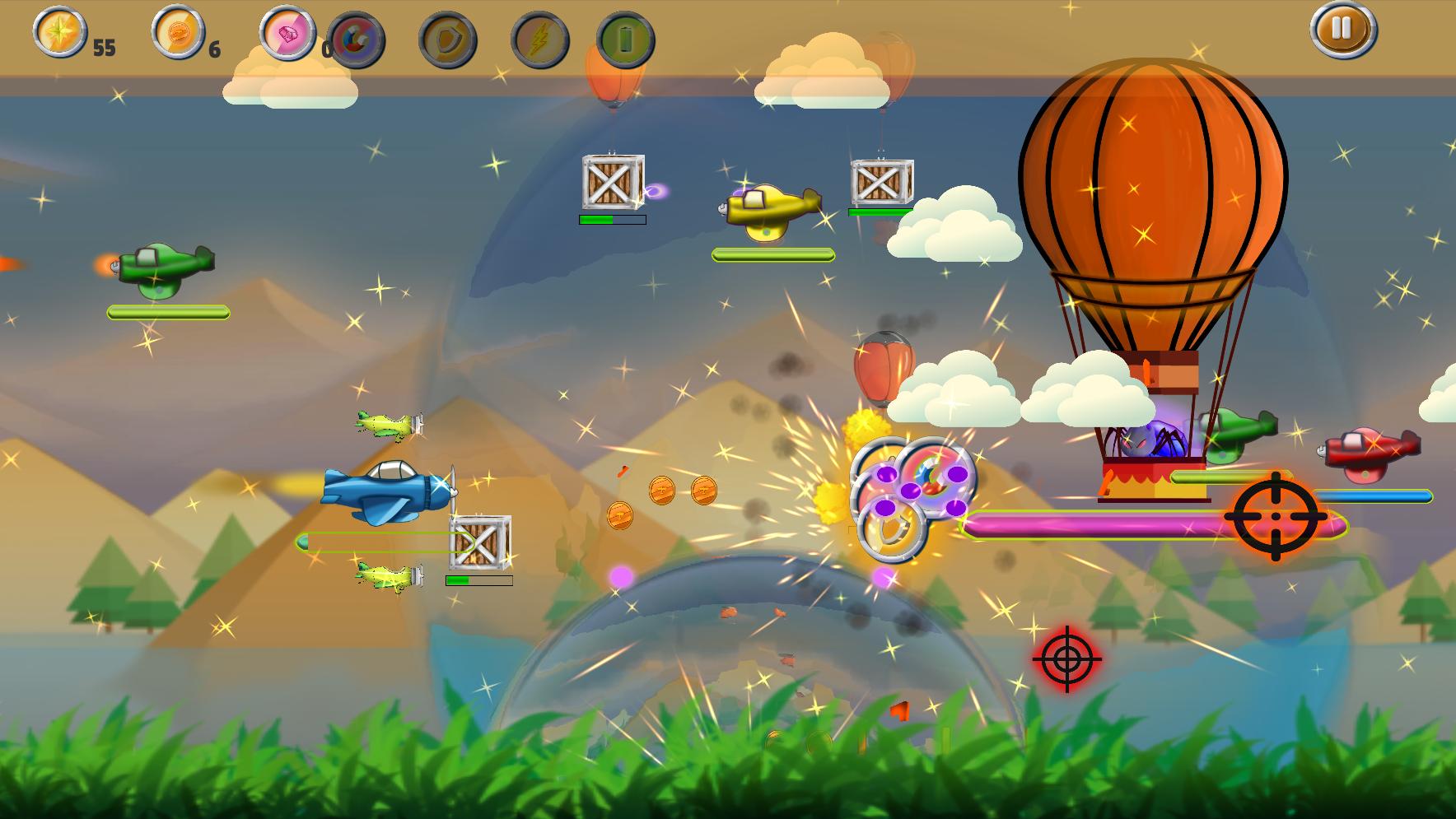
Task: Trigger the lightning bolt power-up
Action: (539, 40)
